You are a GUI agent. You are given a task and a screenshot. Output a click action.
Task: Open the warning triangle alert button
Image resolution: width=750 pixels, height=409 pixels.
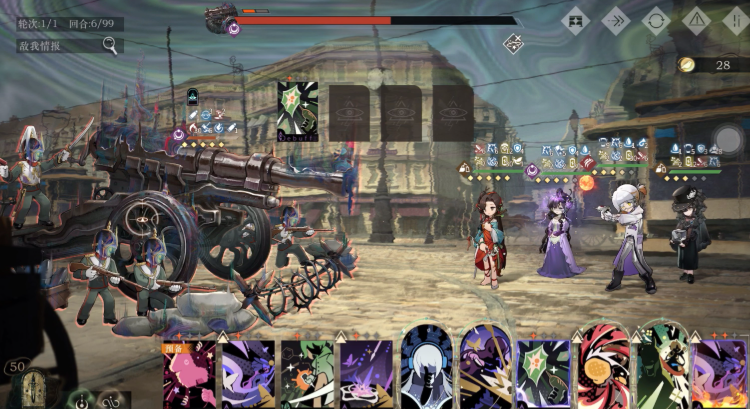pyautogui.click(x=697, y=20)
